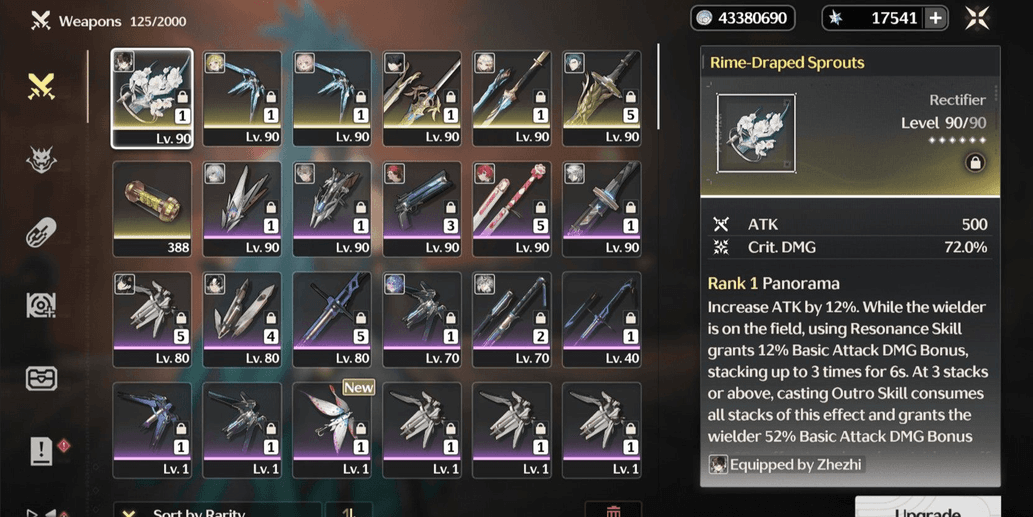Reverse the sort order direction
Screen dimensions: 1033x517
click(x=348, y=511)
